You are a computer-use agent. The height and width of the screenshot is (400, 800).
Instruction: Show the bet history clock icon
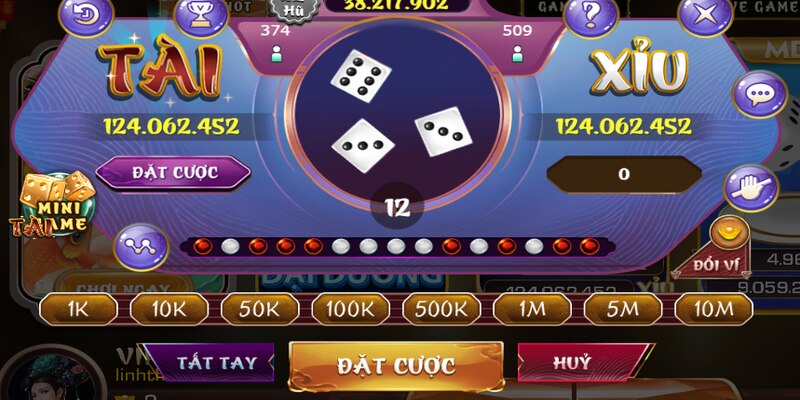(86, 14)
